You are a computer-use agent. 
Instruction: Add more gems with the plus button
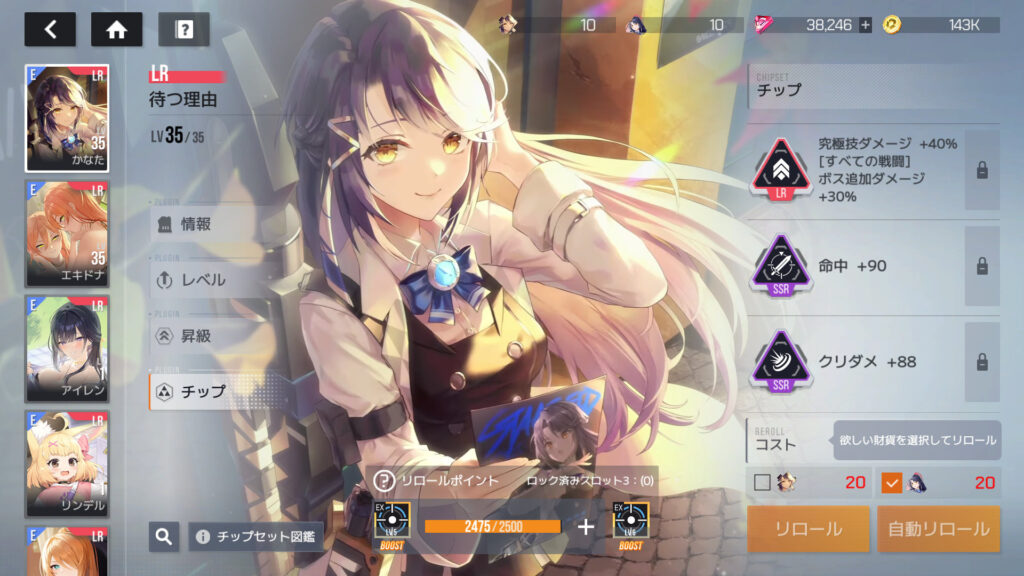(866, 25)
